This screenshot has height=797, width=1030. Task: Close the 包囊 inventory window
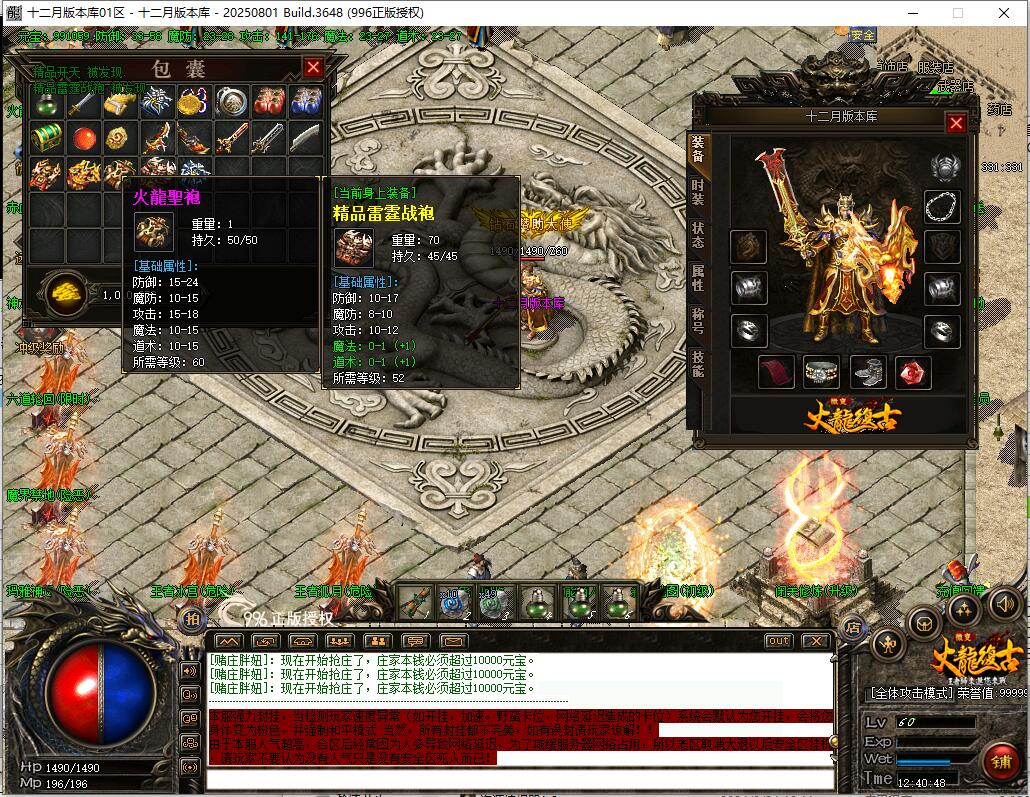313,67
